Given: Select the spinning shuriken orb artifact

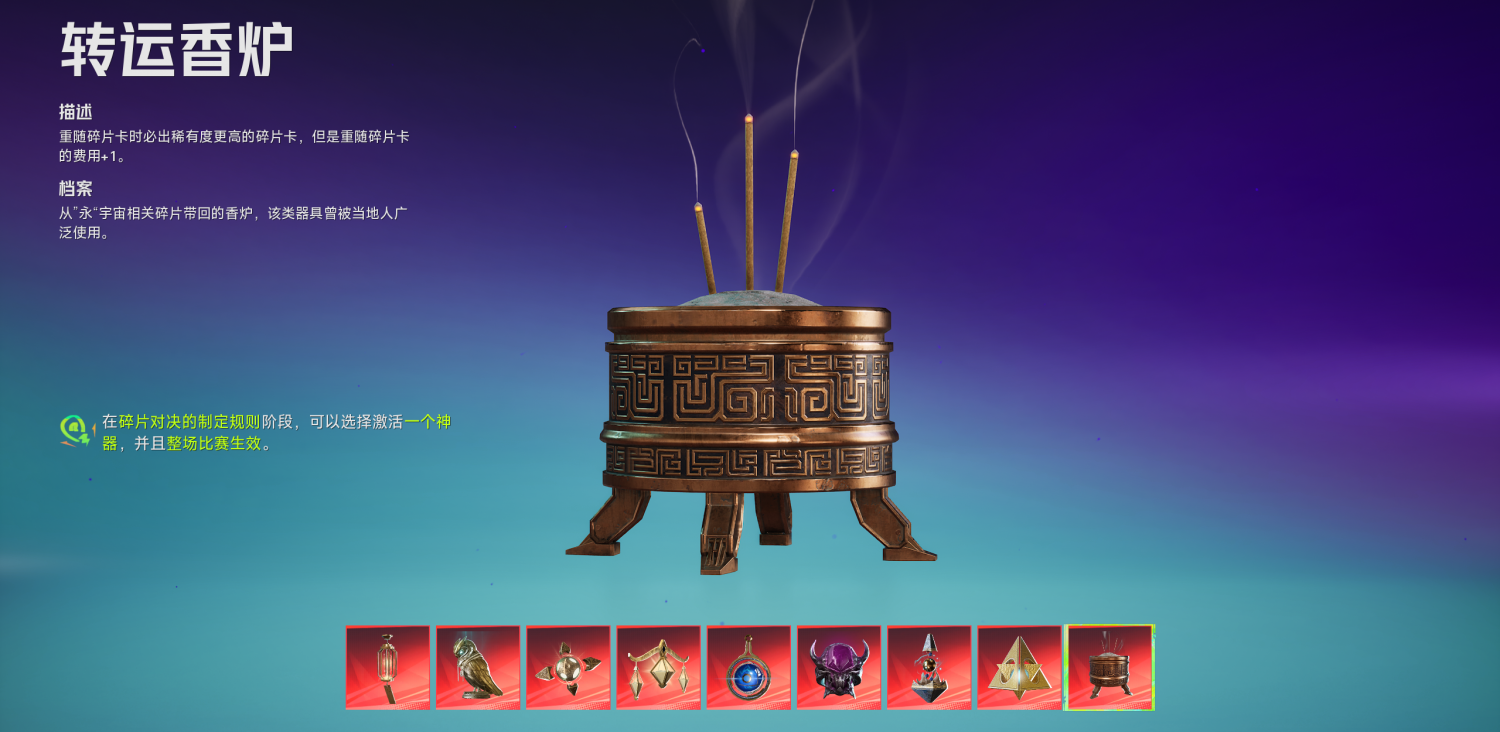Looking at the screenshot, I should coord(566,666).
